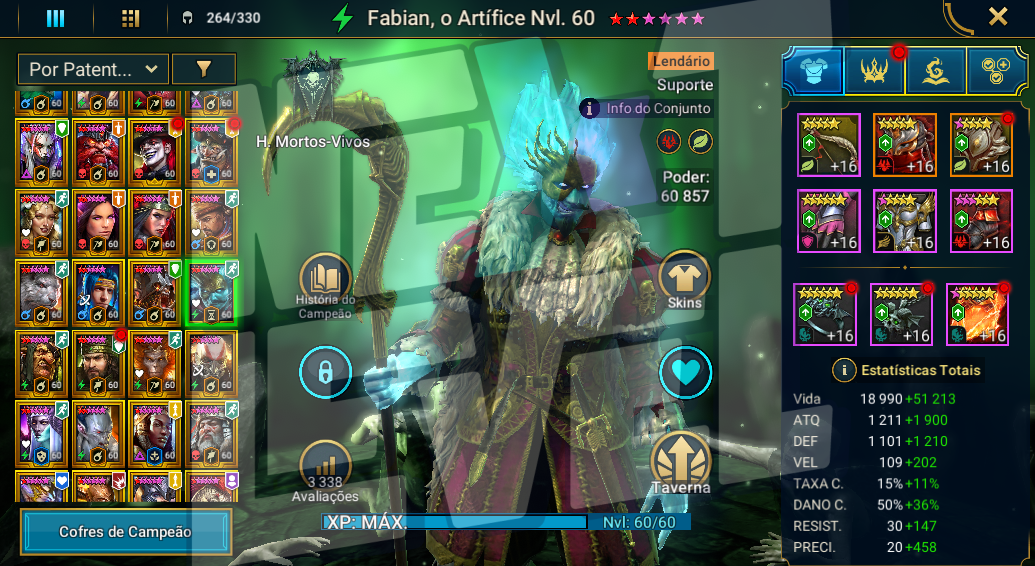Open the Avaliações ratings

pos(325,467)
